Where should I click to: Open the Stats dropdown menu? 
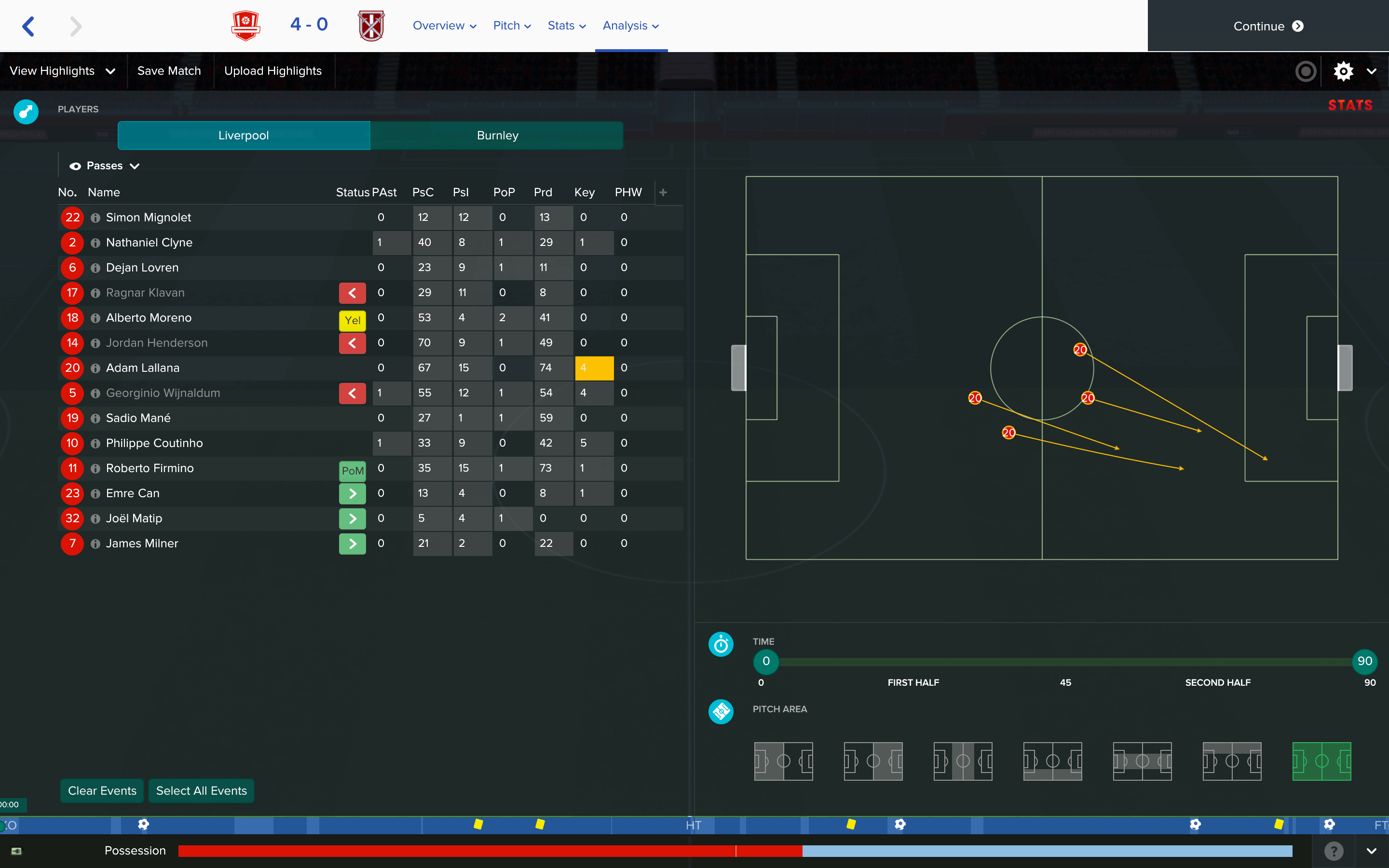(566, 26)
